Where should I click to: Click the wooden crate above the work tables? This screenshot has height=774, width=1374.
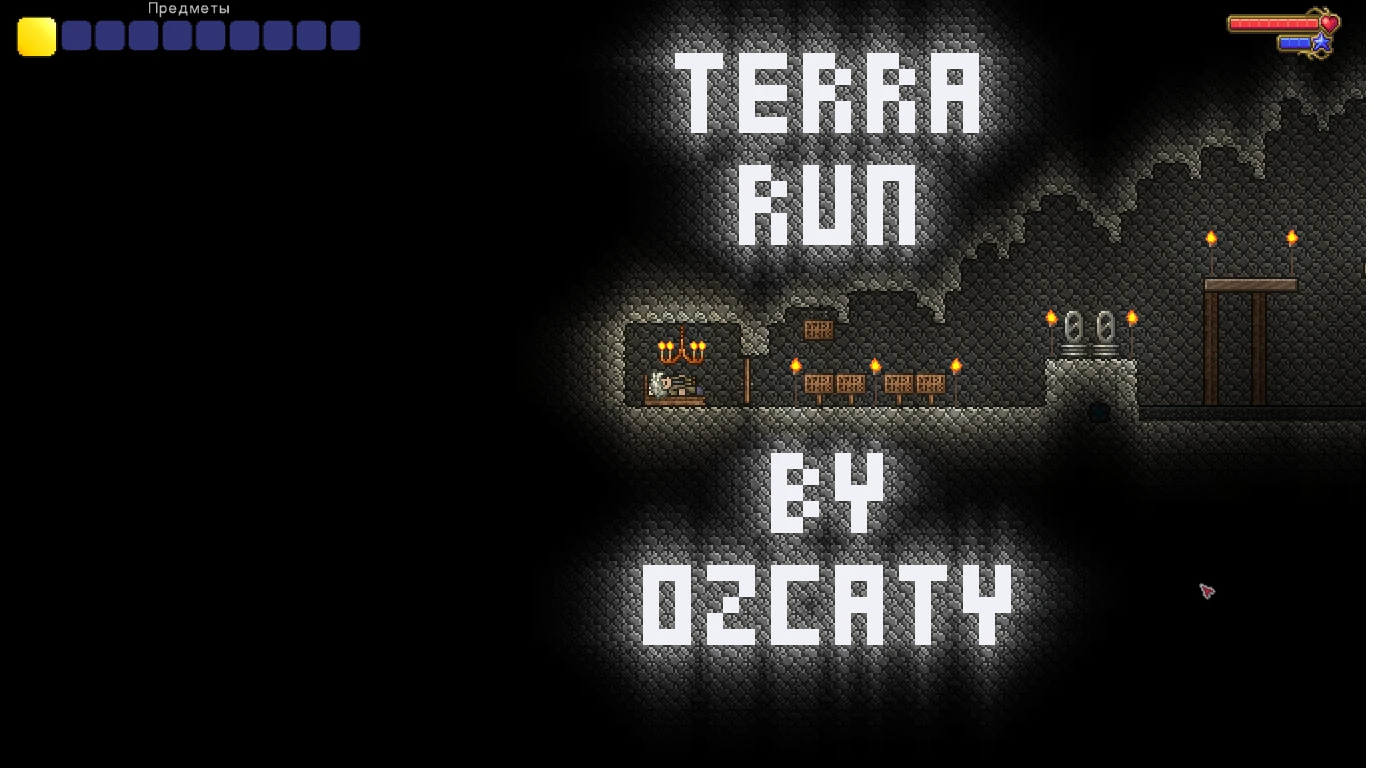(817, 328)
